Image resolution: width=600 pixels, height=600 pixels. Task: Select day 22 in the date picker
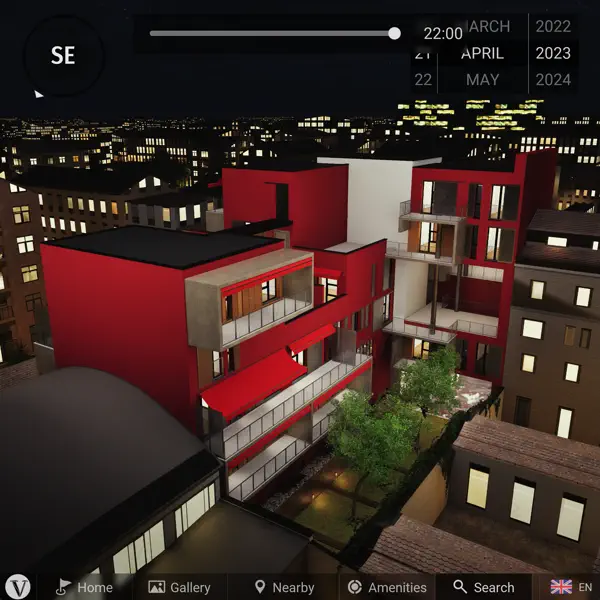[423, 80]
